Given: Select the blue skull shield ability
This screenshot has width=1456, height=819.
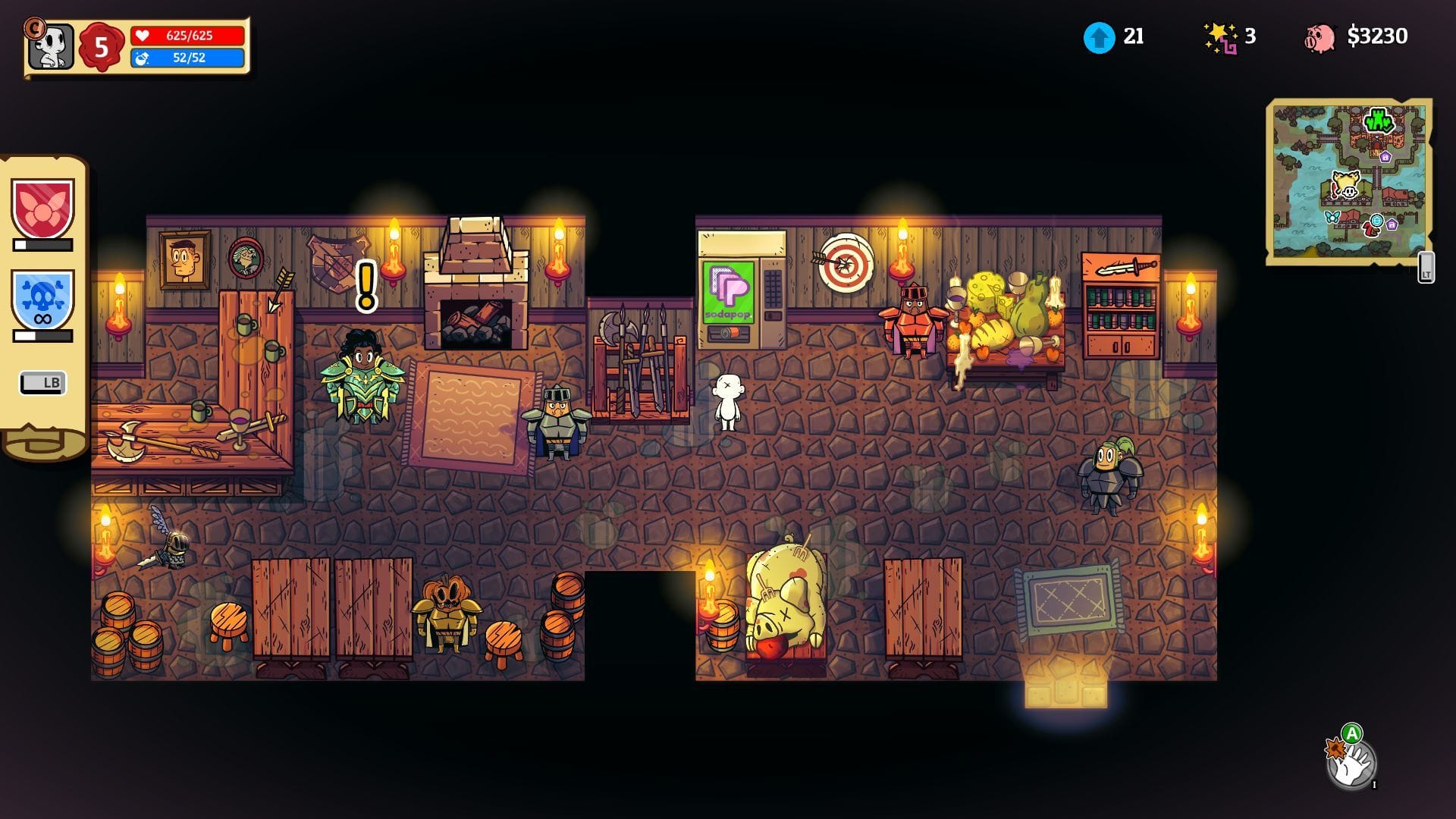Looking at the screenshot, I should (42, 300).
